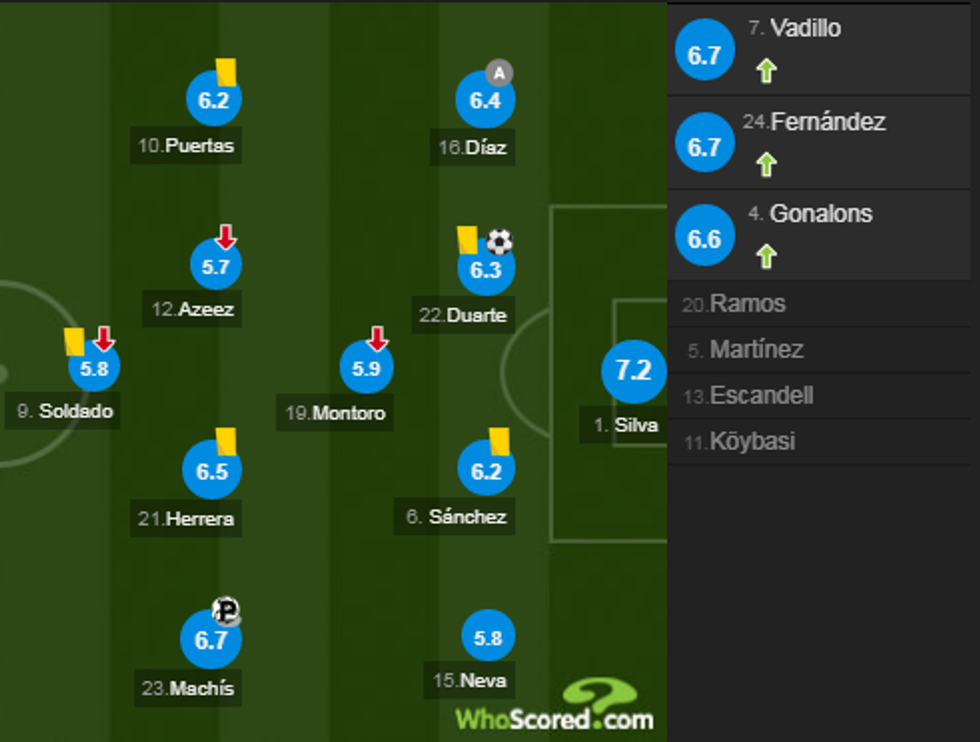The height and width of the screenshot is (742, 980).
Task: Click Herrera's rating circle
Action: [x=212, y=471]
